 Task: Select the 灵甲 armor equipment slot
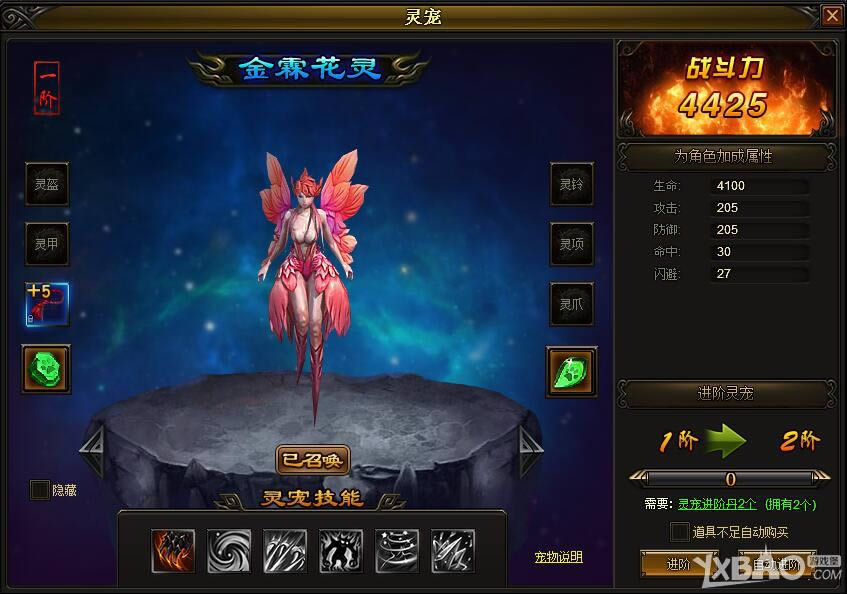47,244
